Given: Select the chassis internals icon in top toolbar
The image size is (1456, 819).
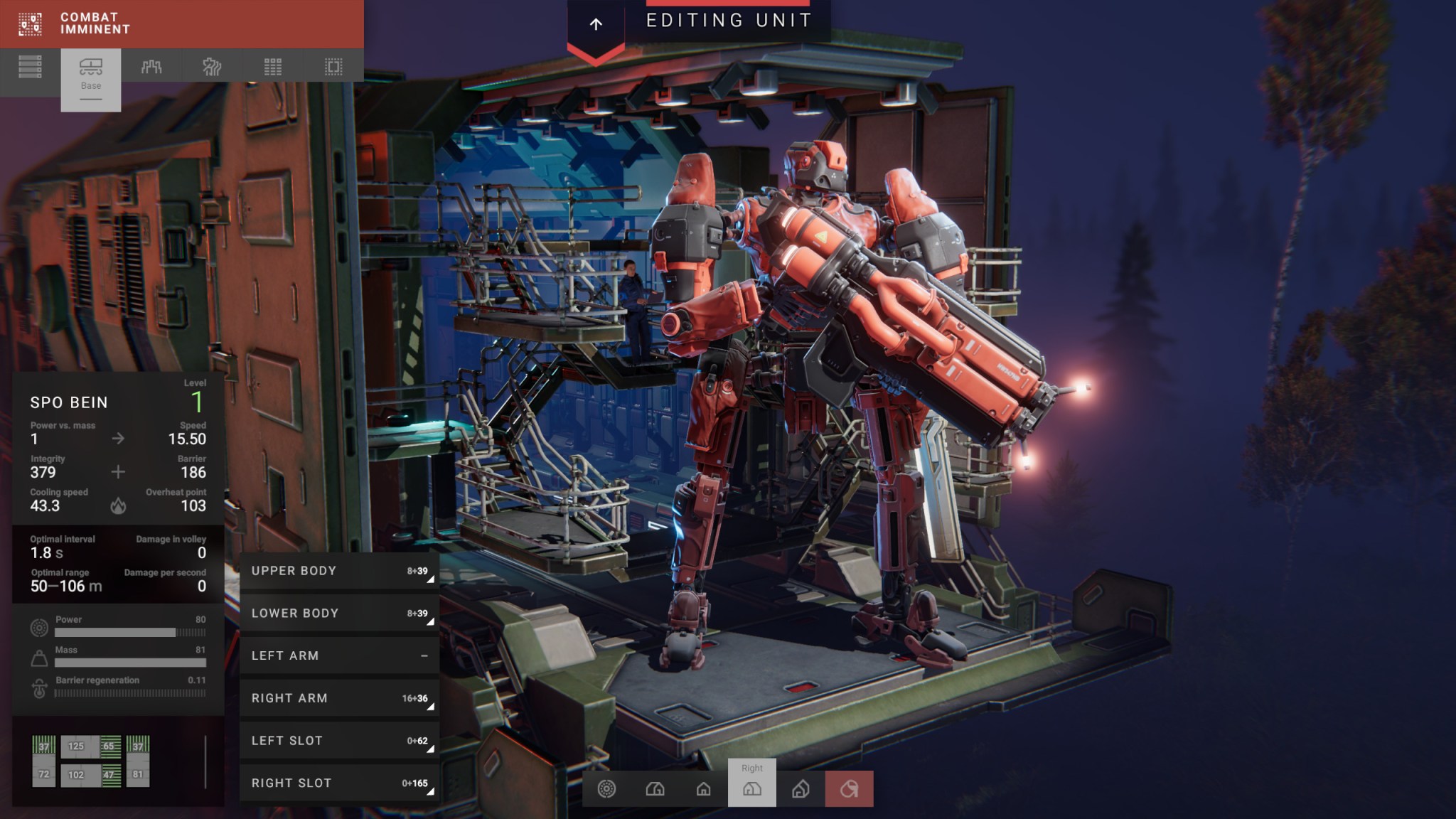Looking at the screenshot, I should [151, 68].
